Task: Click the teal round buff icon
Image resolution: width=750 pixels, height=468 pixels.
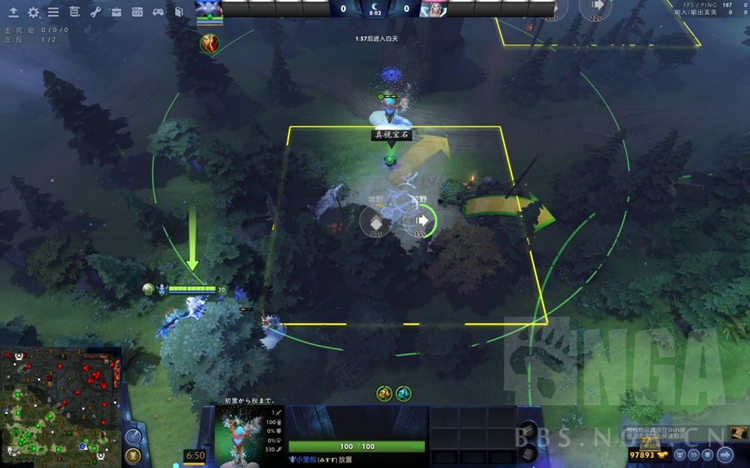Action: pos(403,394)
